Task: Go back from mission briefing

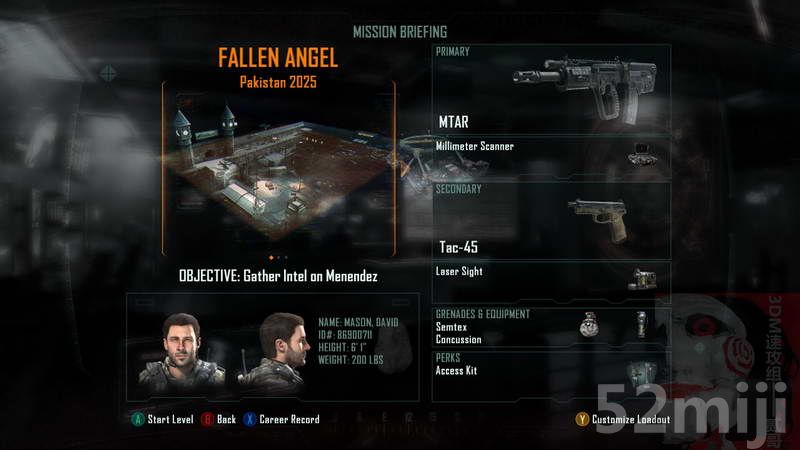Action: 218,419
